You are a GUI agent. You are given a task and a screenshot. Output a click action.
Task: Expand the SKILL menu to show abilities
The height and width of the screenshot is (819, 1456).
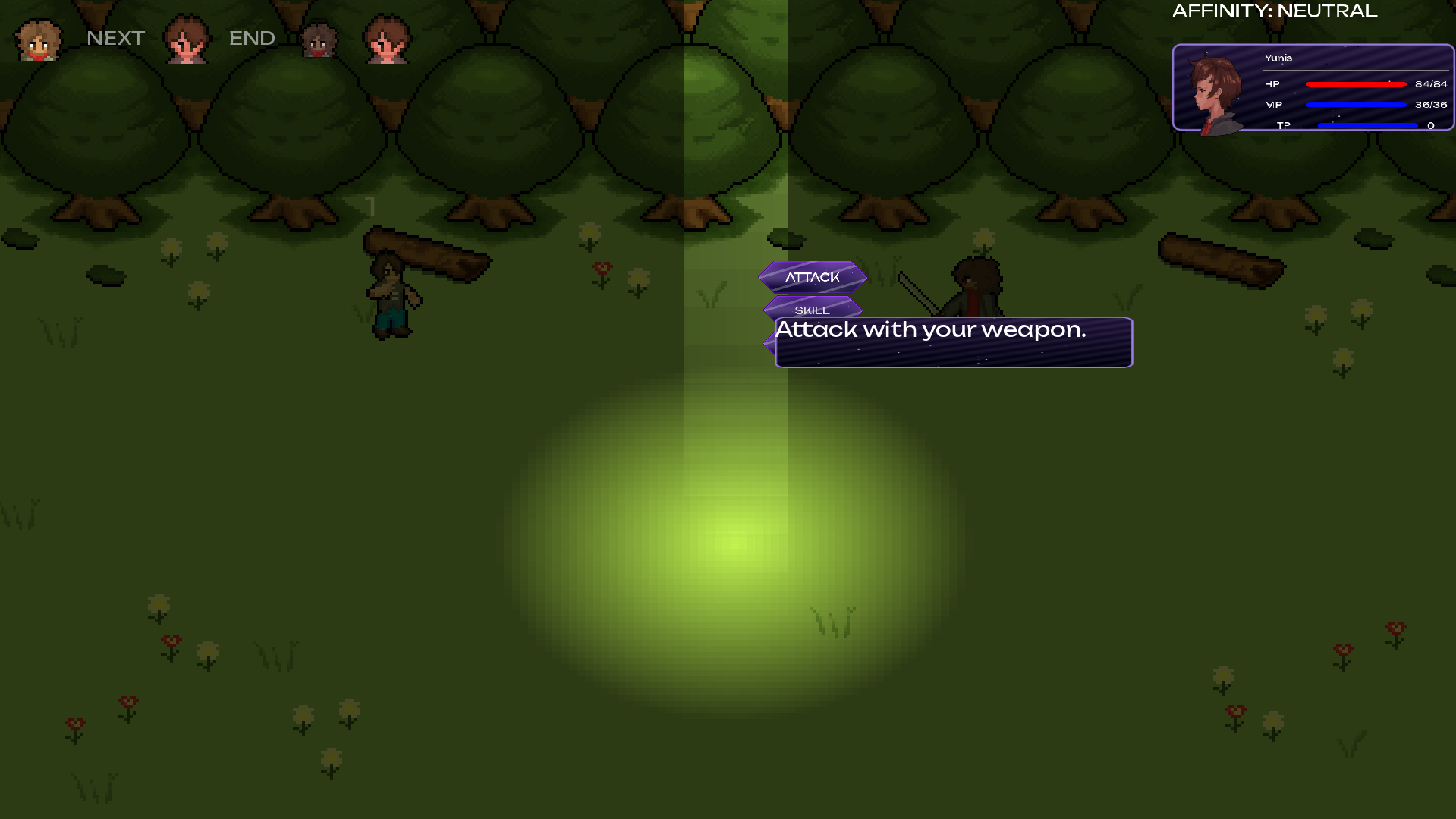[x=812, y=310]
